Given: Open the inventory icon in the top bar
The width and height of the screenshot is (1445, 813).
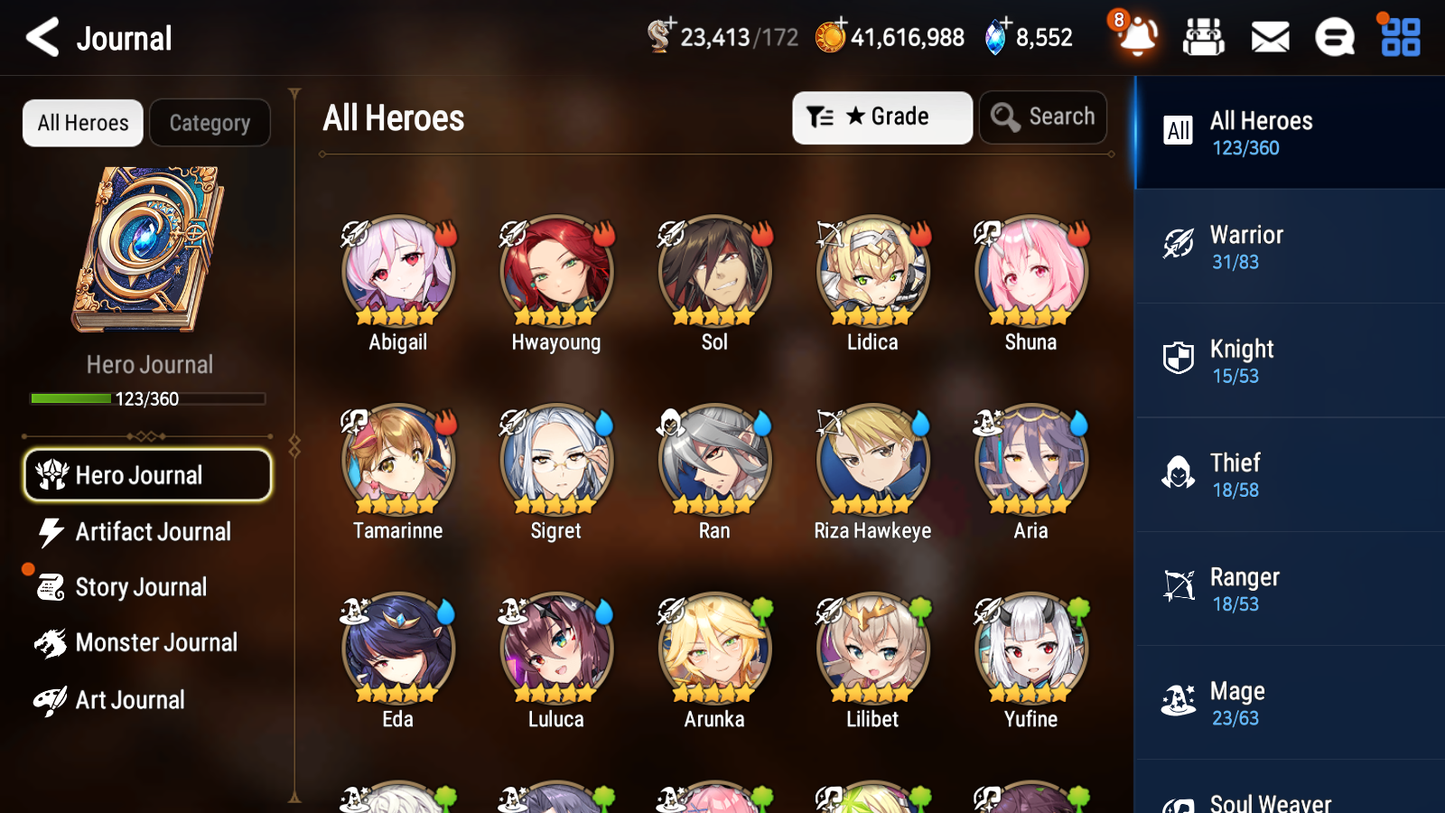Looking at the screenshot, I should point(1203,36).
